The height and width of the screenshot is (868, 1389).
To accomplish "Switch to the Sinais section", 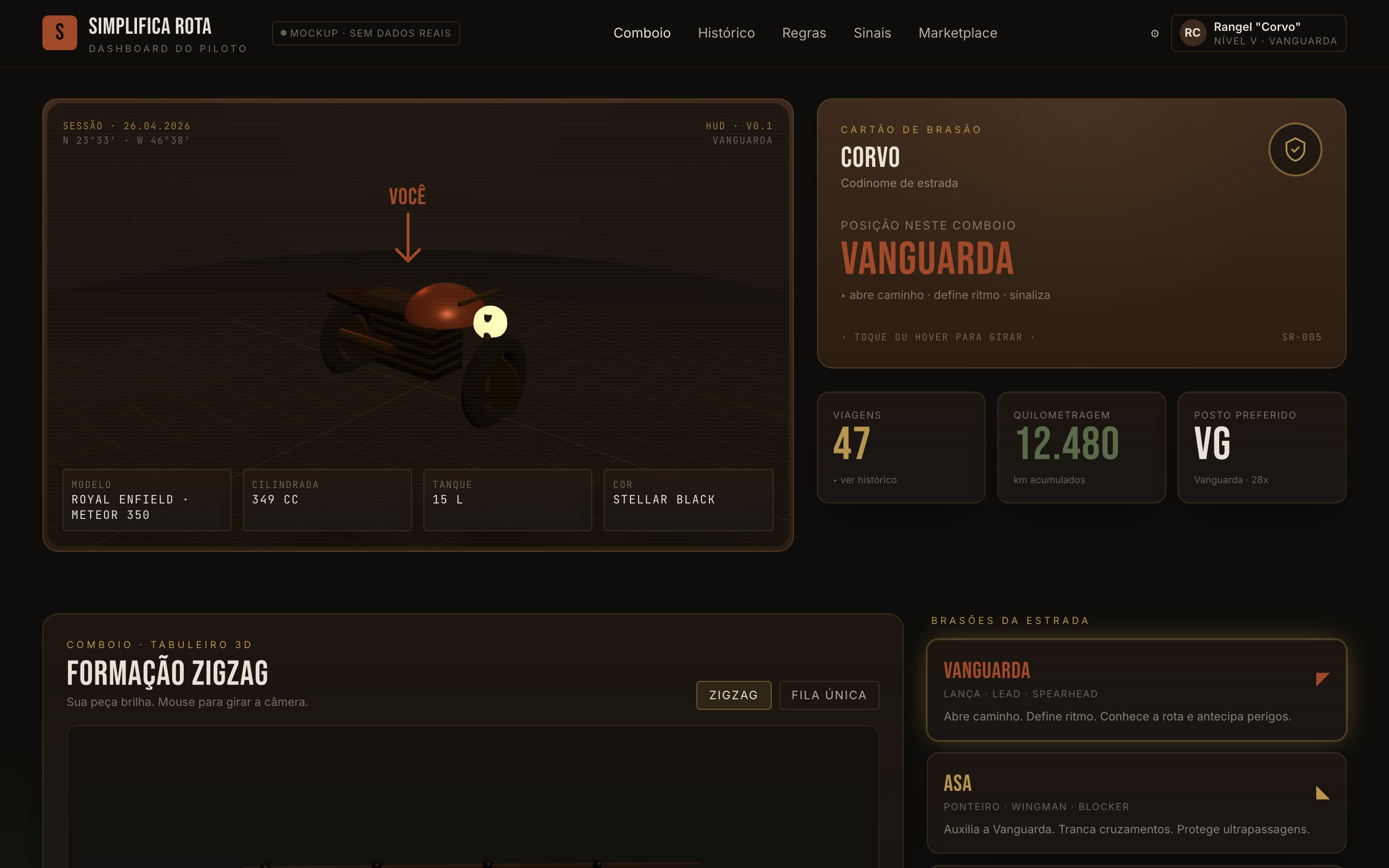I will (872, 33).
